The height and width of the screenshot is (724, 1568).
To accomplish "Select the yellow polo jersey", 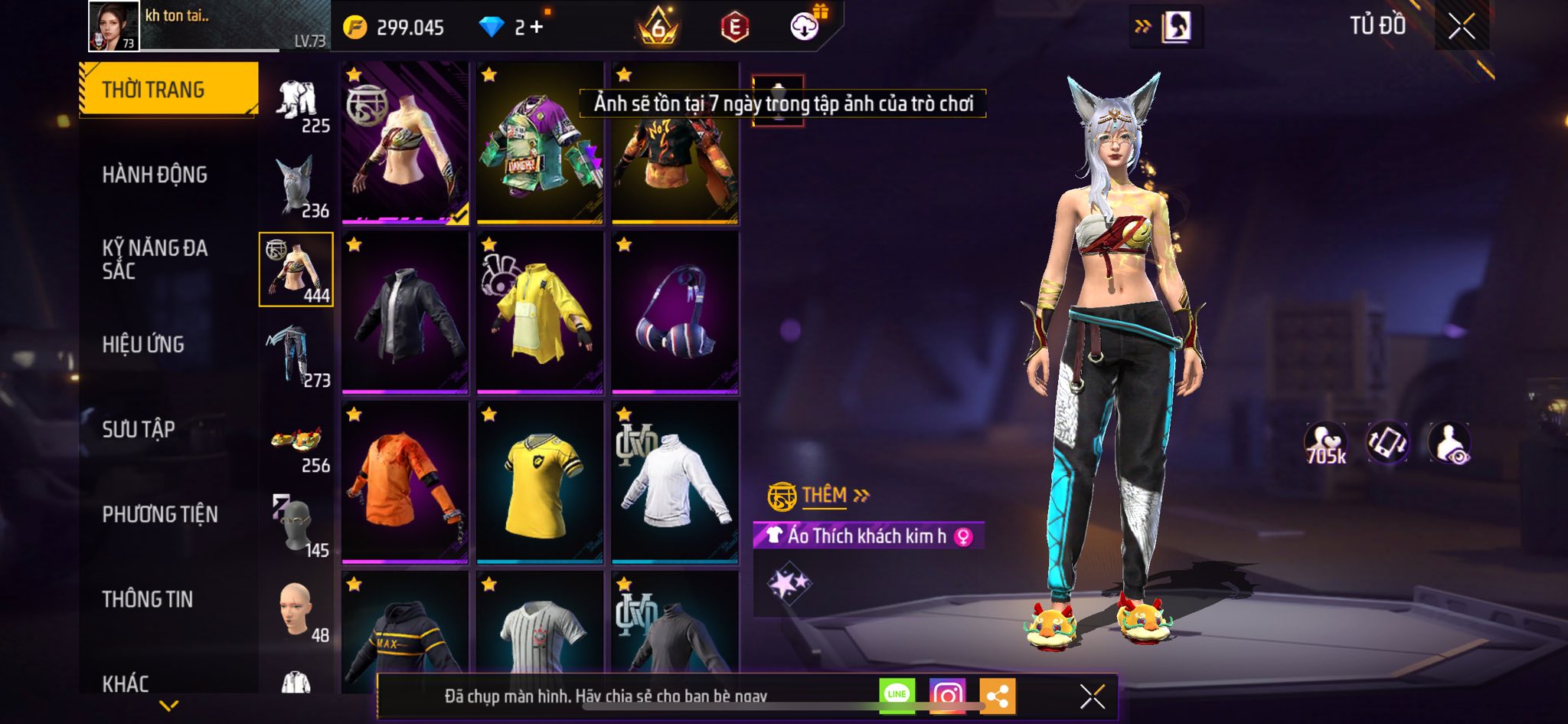I will (x=540, y=483).
